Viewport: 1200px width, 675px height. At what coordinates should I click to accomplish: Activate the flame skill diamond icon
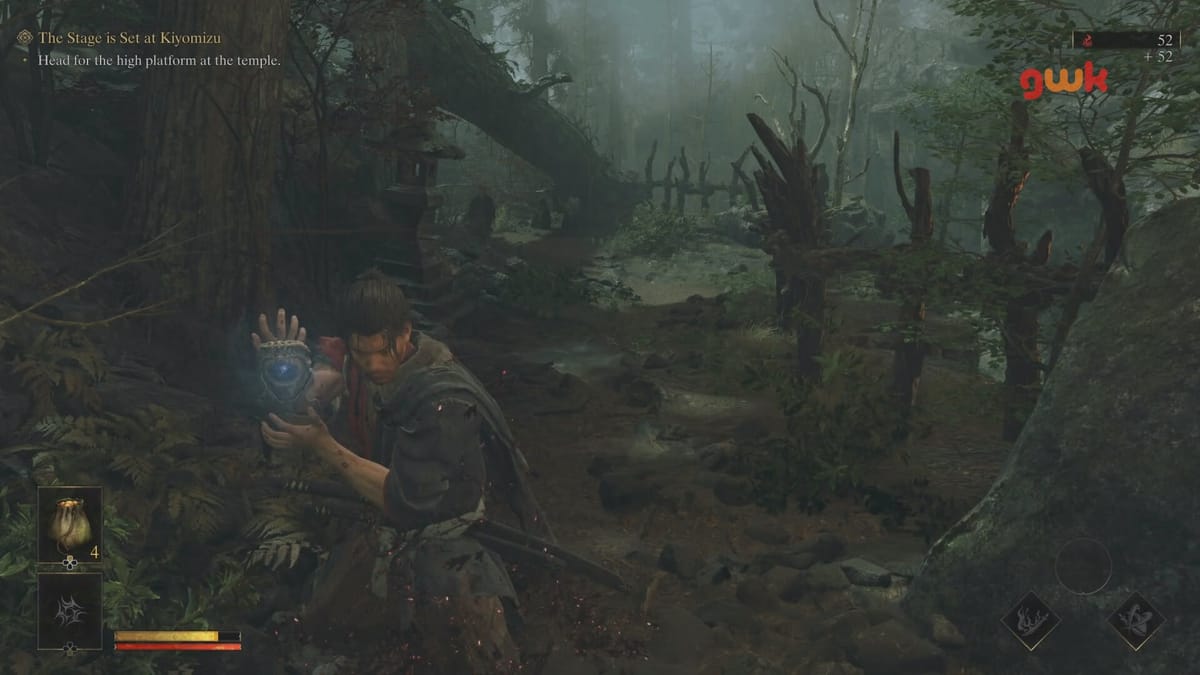coord(1030,621)
